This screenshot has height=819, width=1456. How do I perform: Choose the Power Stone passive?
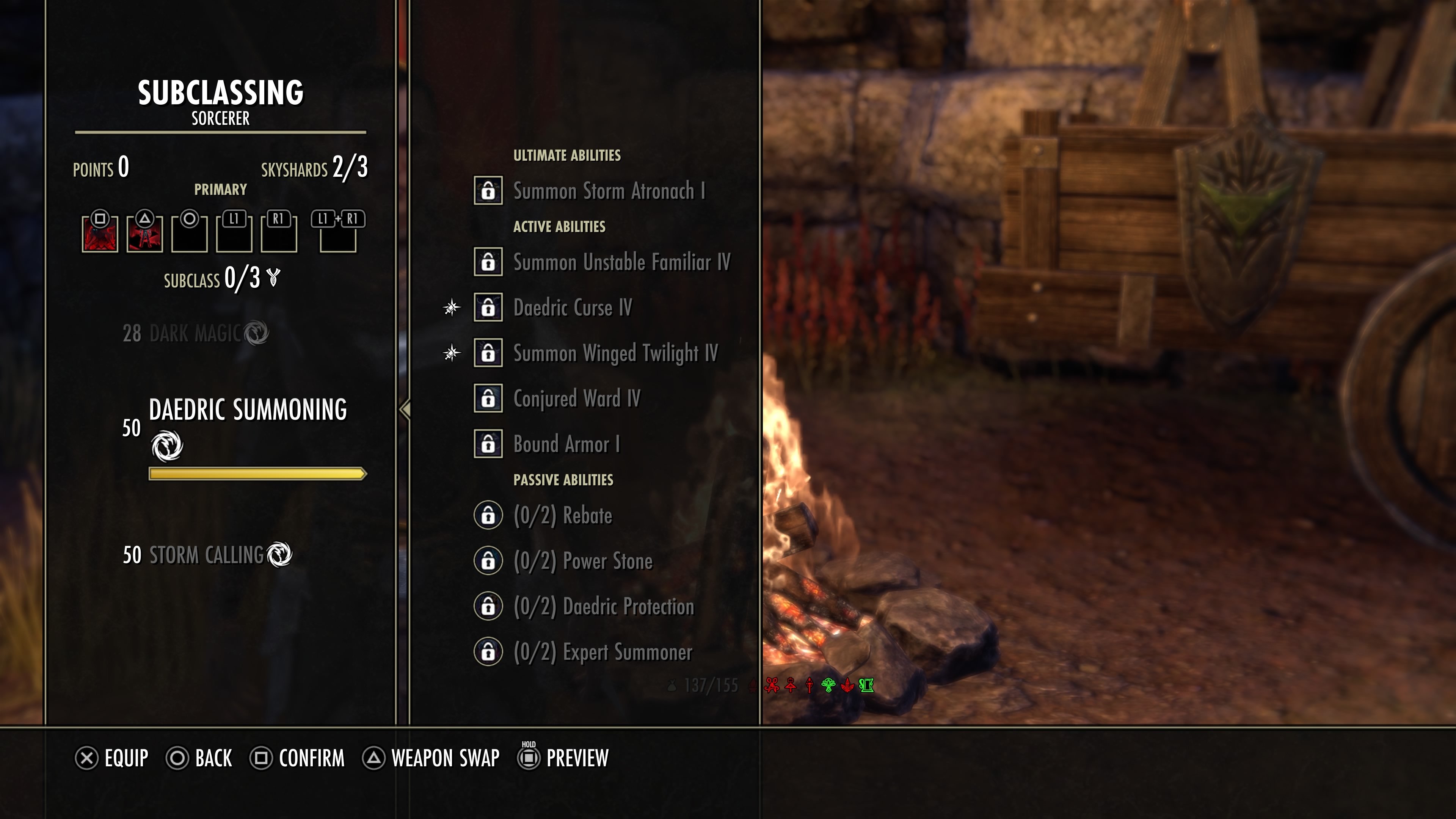582,561
